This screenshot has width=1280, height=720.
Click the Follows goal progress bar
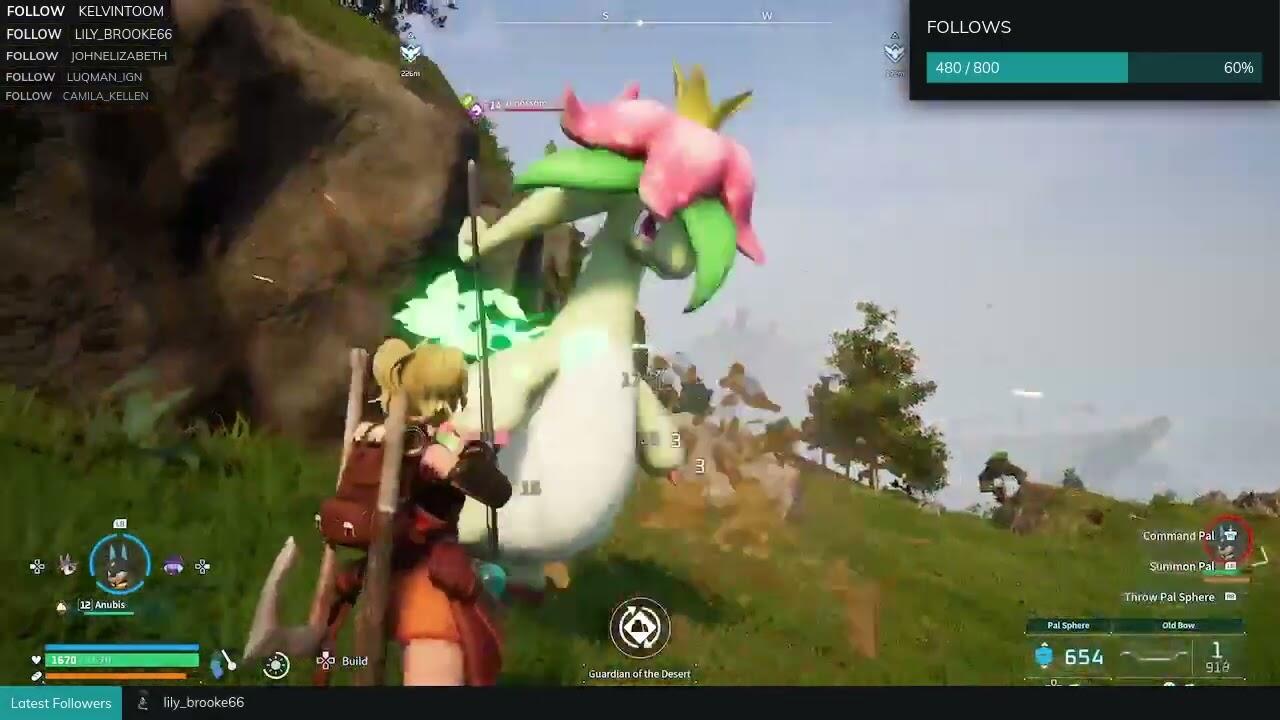[1094, 68]
